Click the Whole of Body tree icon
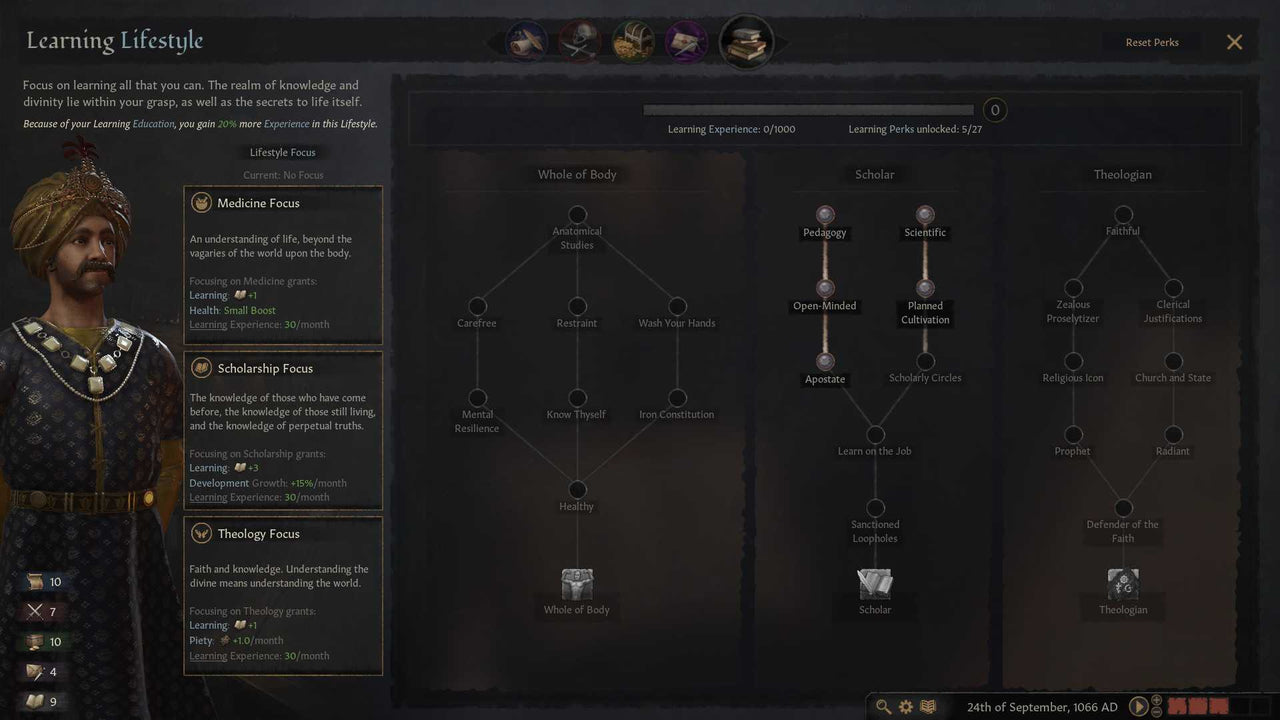The height and width of the screenshot is (720, 1280). click(576, 585)
